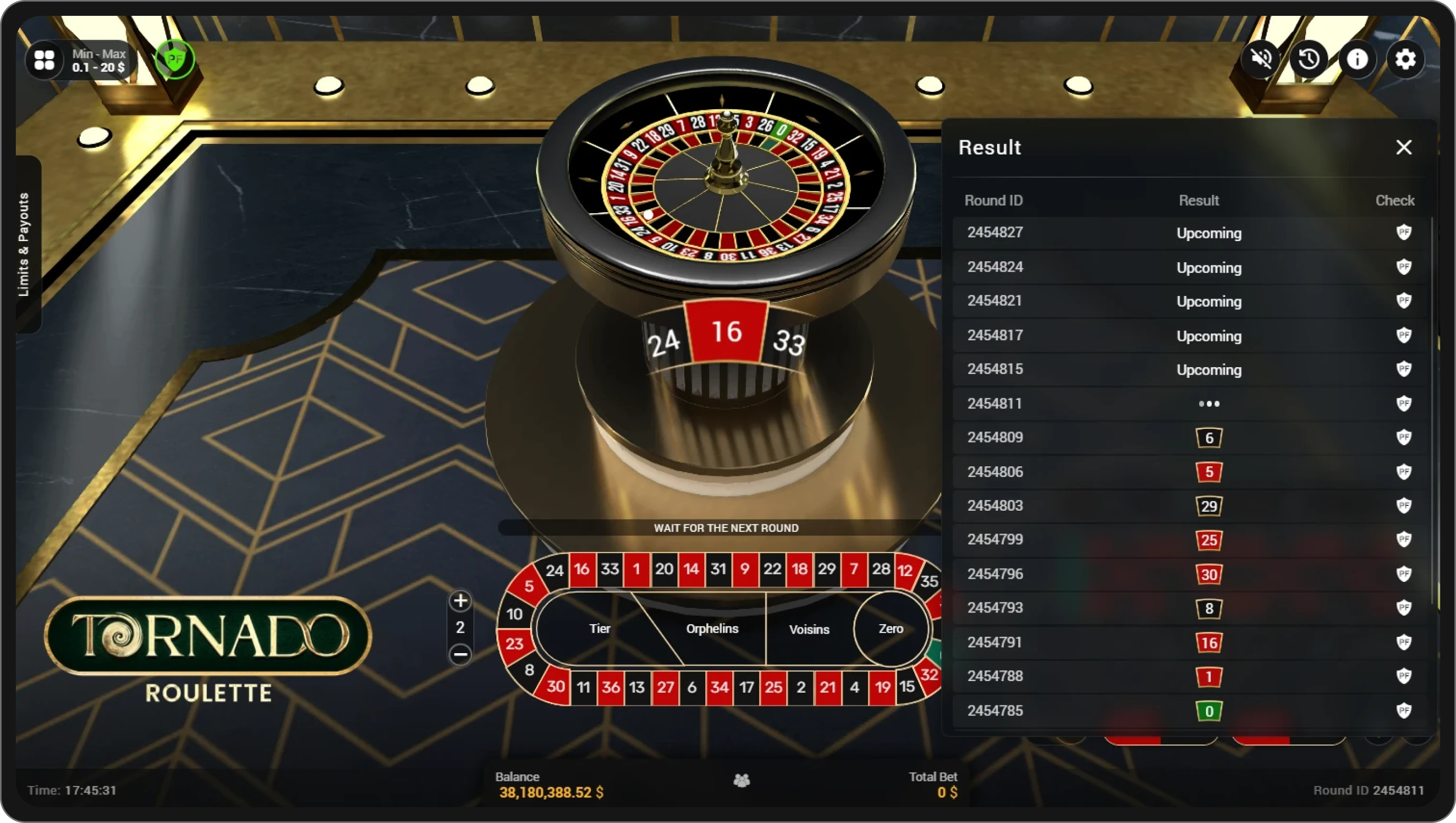Image resolution: width=1456 pixels, height=823 pixels.
Task: Expand the pending result dots for round 2454811
Action: (x=1209, y=403)
